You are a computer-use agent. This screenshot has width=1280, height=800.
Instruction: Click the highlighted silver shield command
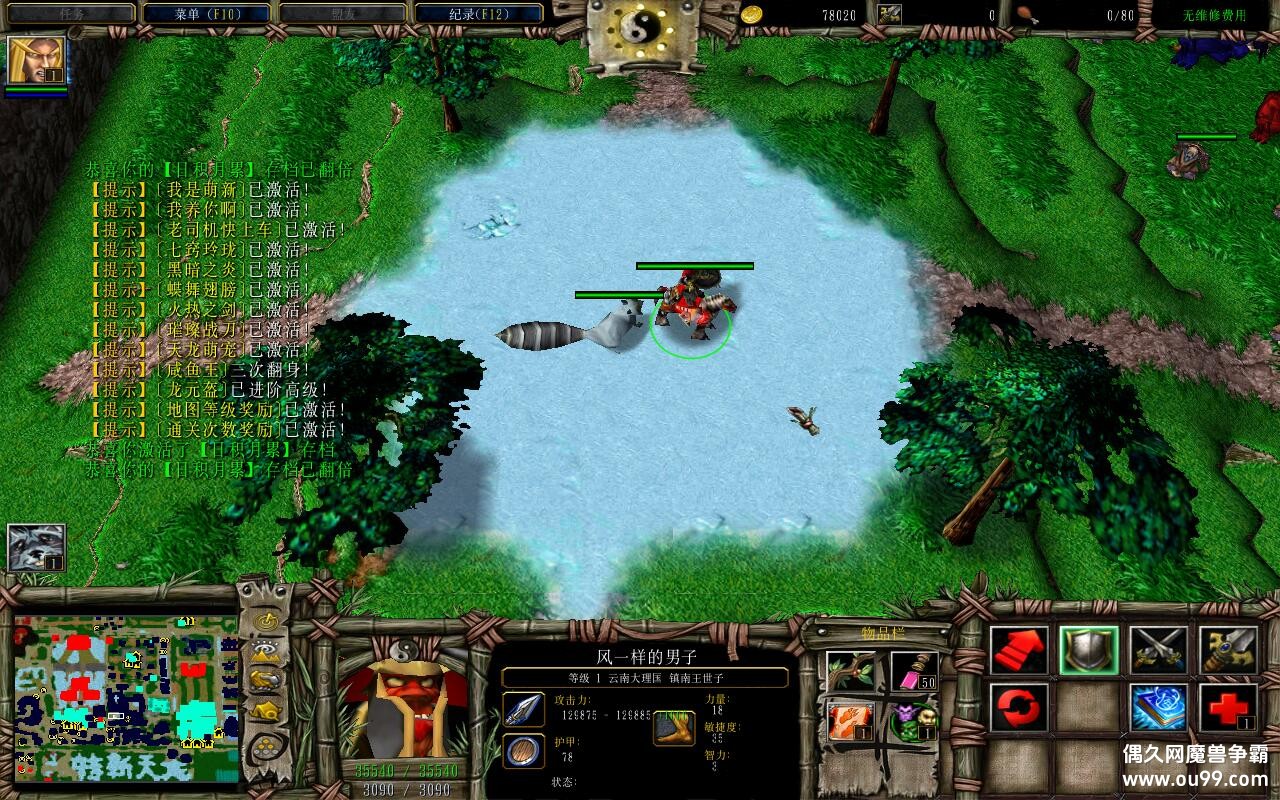(x=1089, y=650)
